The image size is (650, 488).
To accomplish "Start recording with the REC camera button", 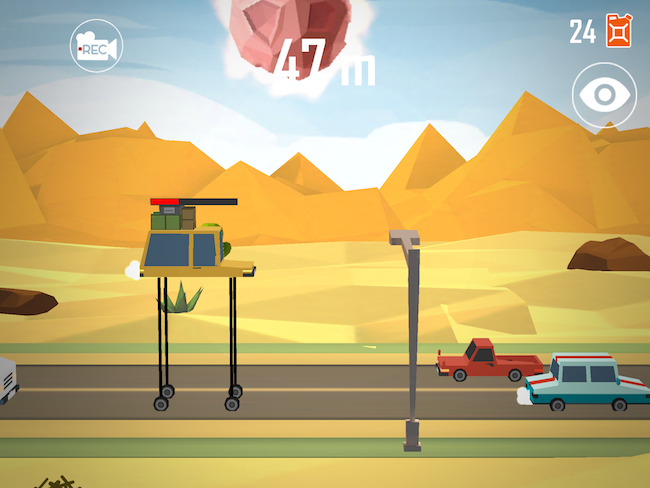I will click(x=95, y=46).
